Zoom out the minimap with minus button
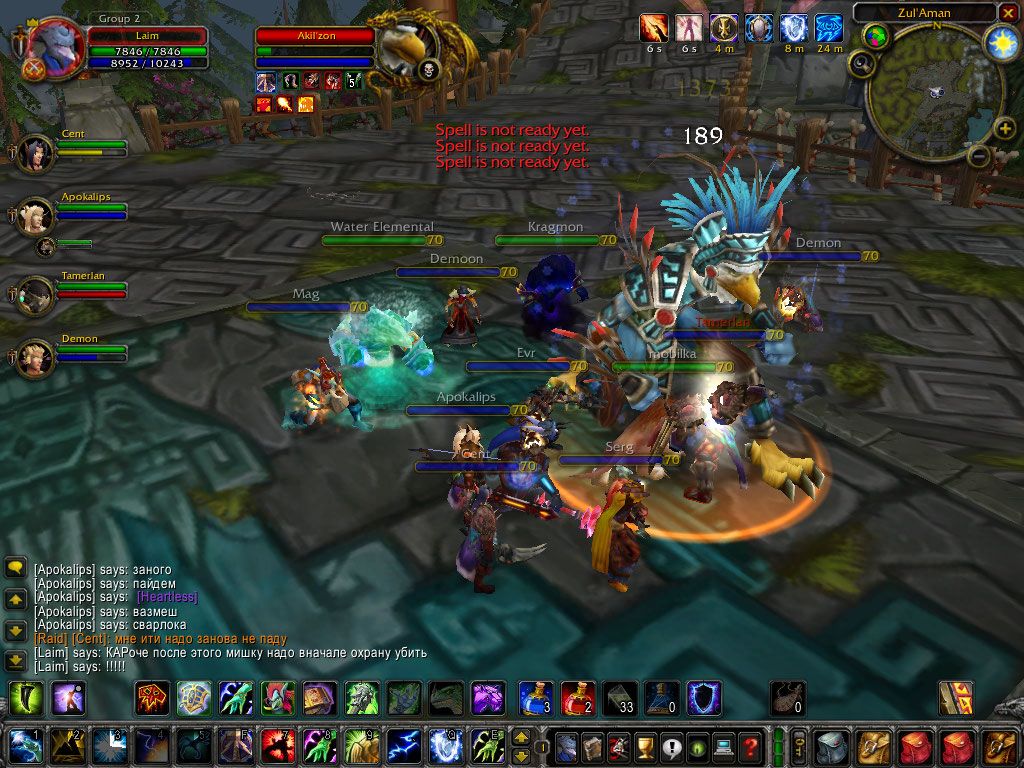Viewport: 1024px width, 768px height. (980, 156)
